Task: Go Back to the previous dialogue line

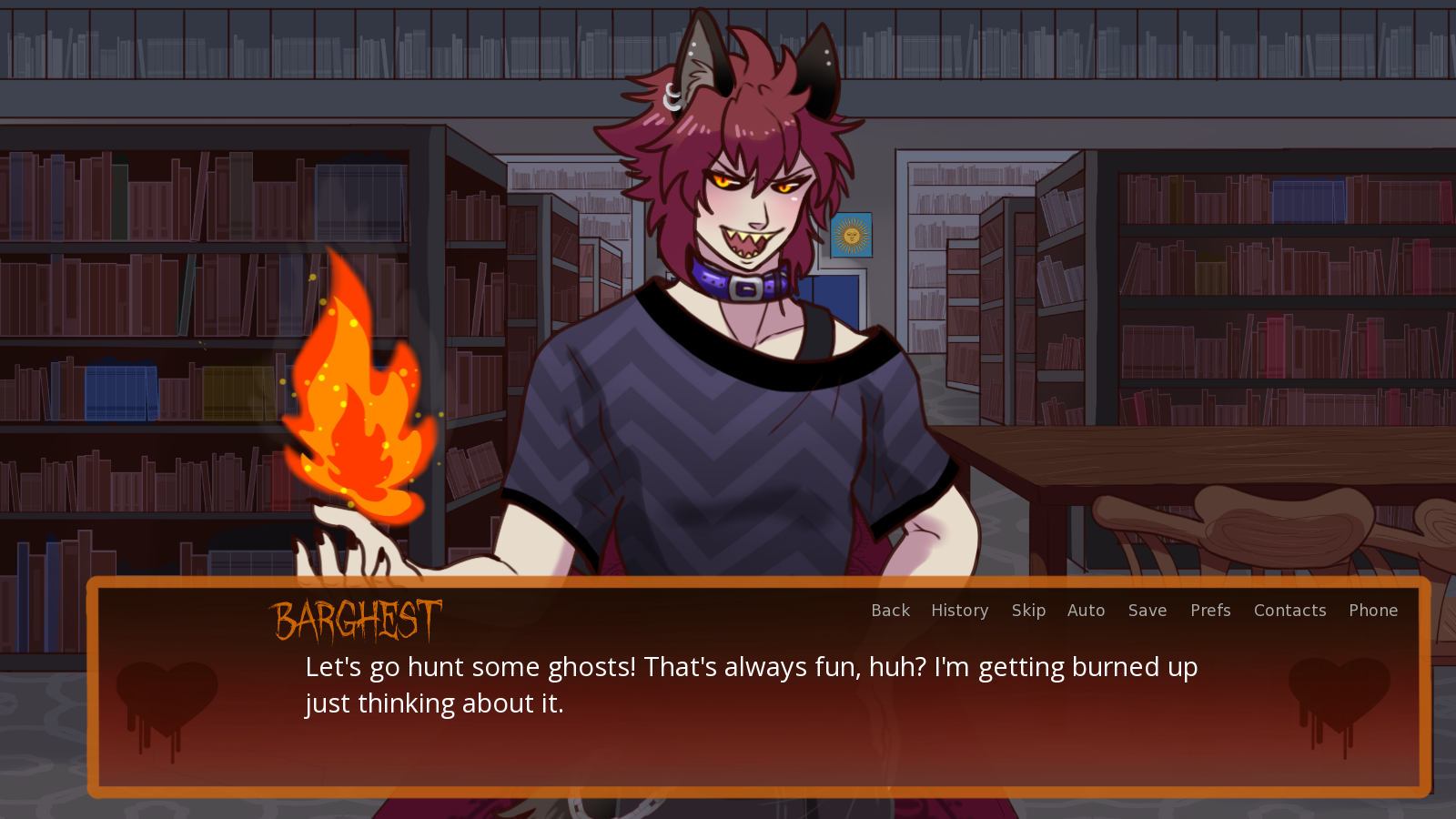Action: pos(889,611)
